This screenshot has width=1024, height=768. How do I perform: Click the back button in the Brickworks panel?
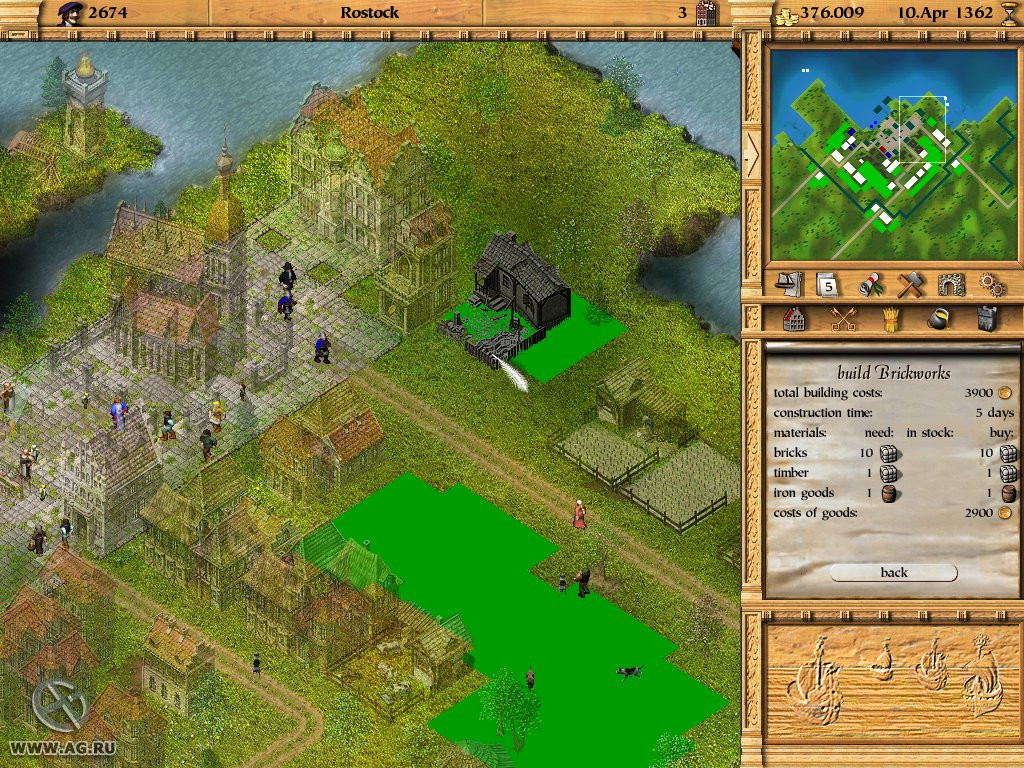[x=893, y=572]
